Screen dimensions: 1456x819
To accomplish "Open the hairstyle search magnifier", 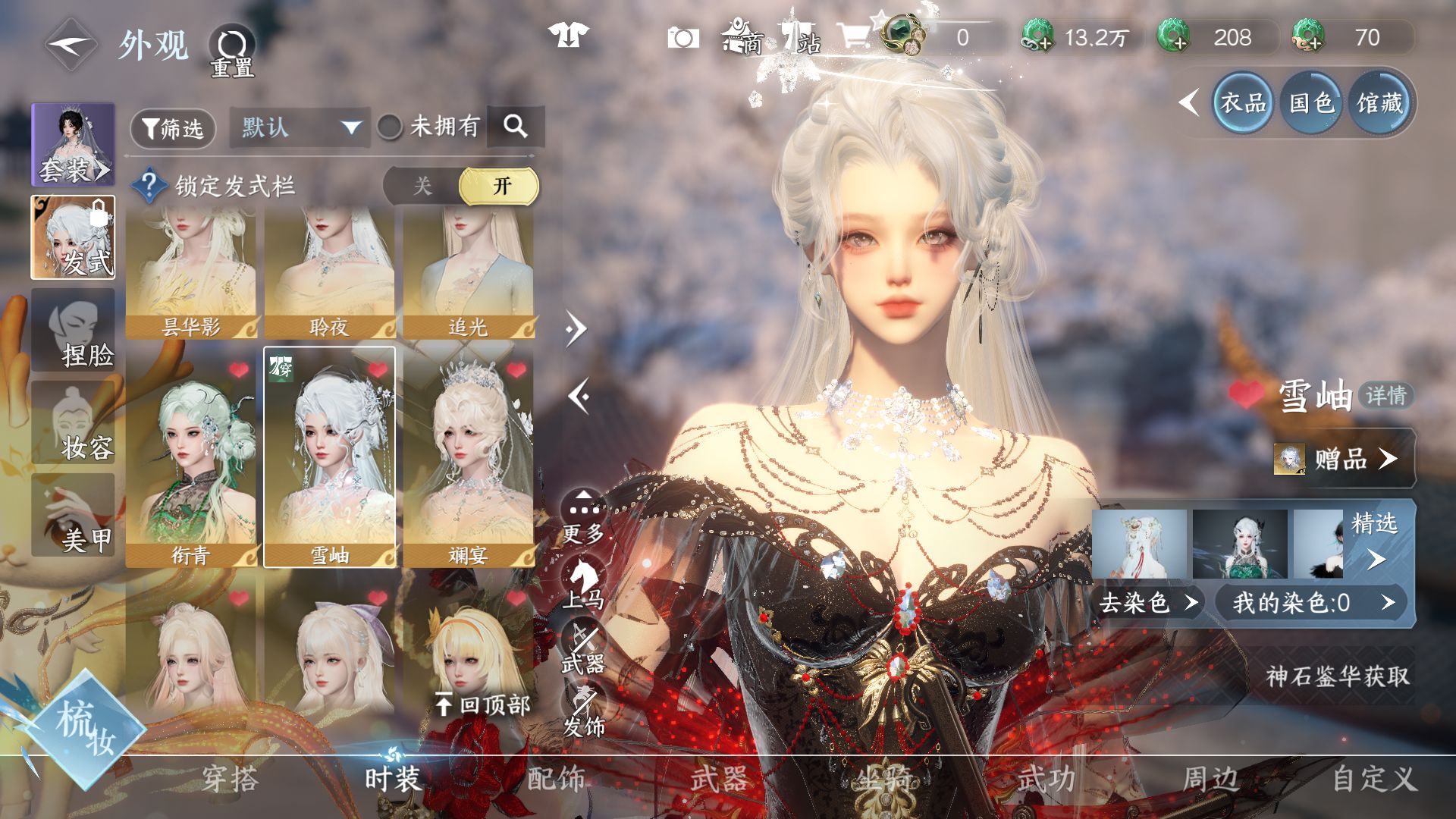I will (516, 126).
